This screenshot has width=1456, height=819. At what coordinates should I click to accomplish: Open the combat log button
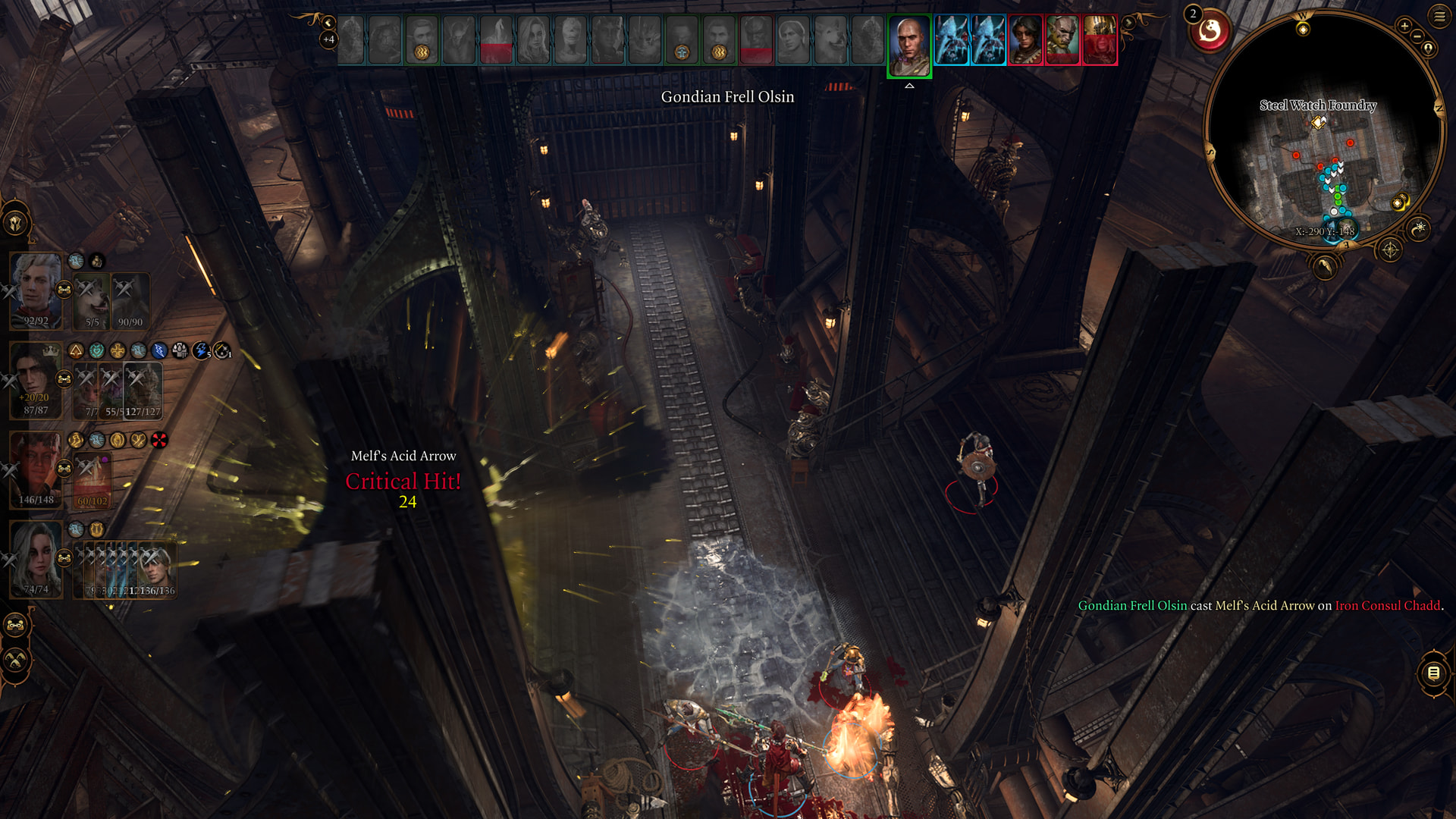click(1433, 673)
